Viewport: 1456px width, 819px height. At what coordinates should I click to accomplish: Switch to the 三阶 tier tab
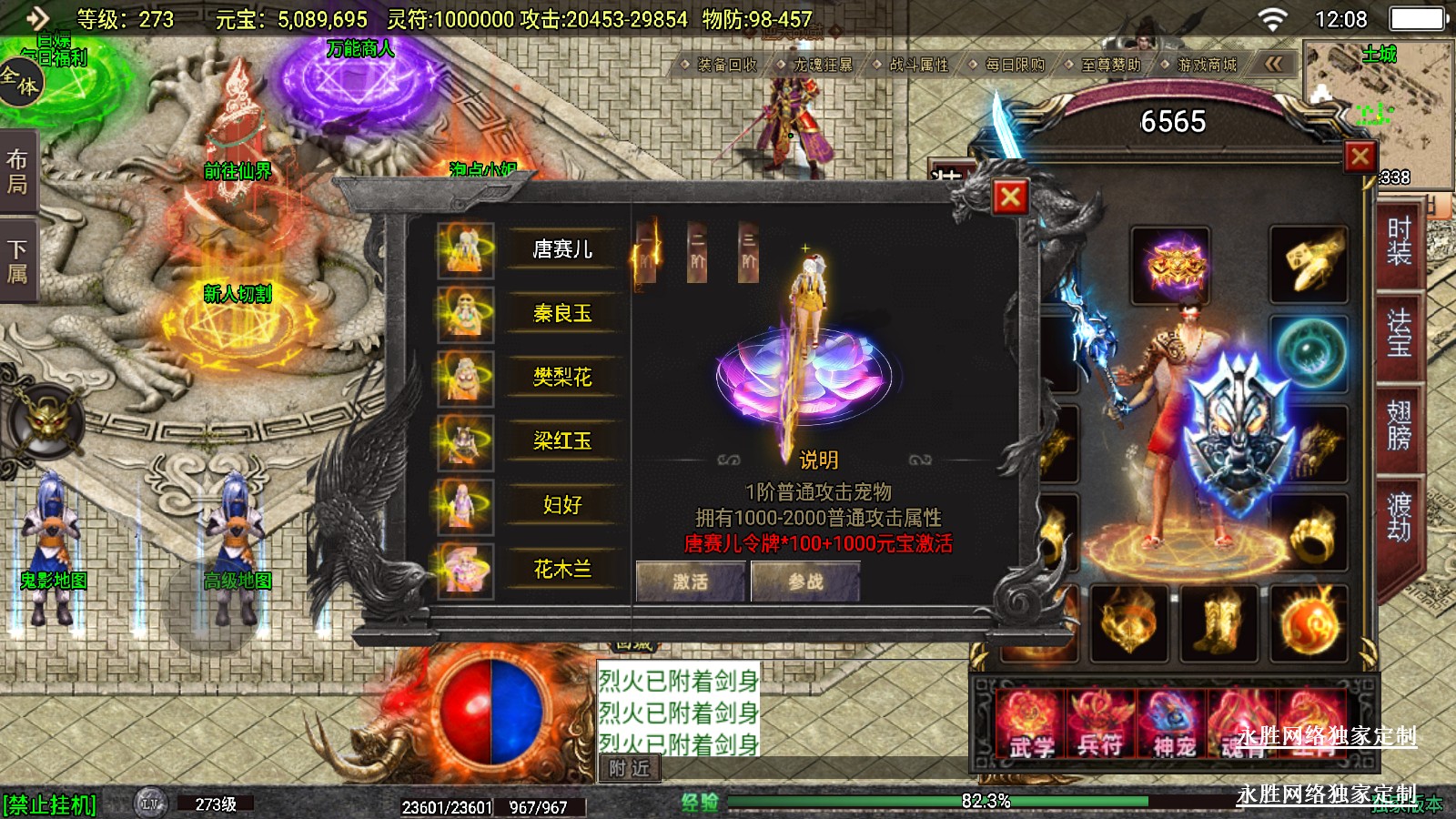[x=748, y=251]
